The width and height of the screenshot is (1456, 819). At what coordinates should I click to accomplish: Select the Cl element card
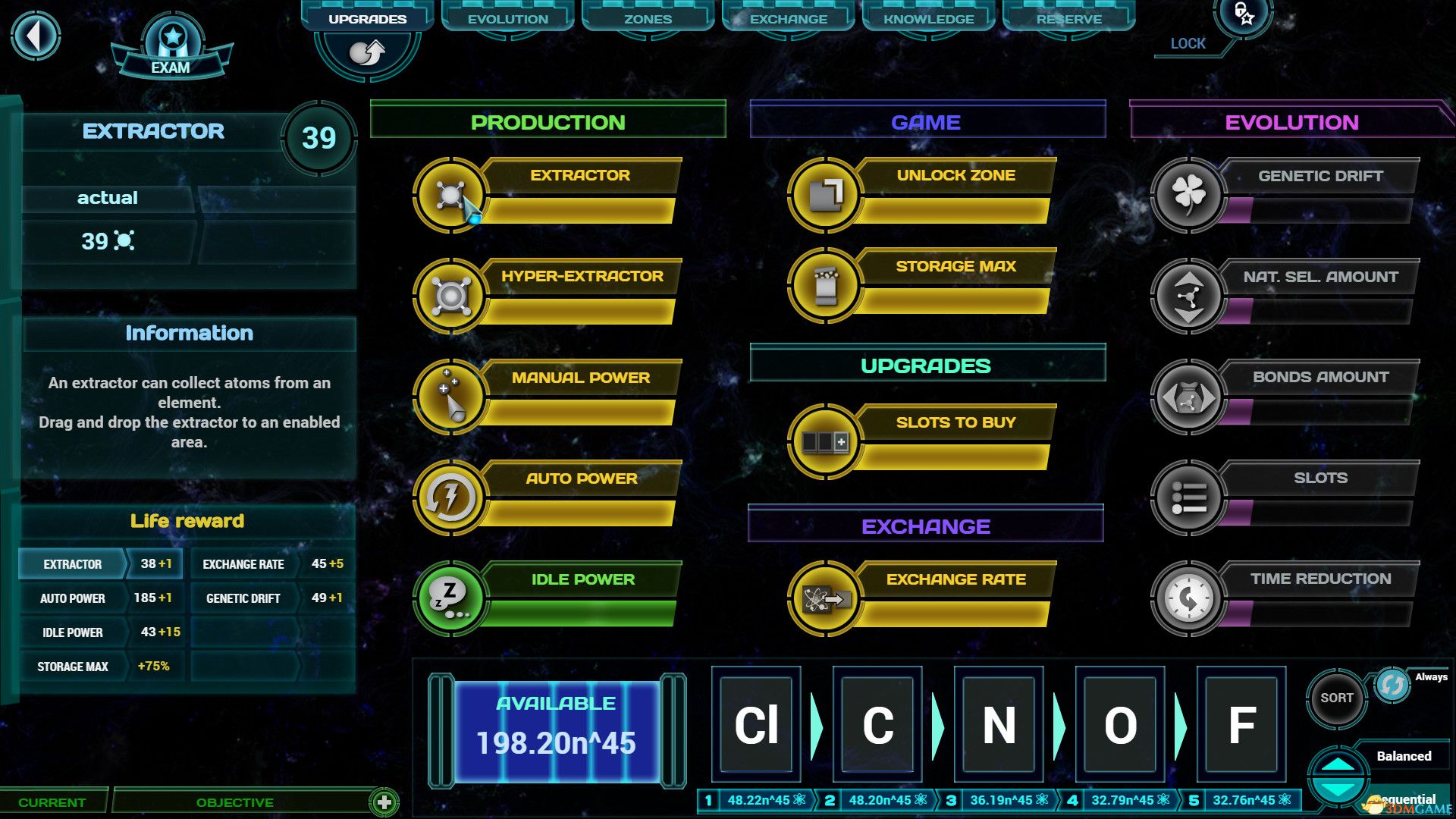click(x=755, y=726)
